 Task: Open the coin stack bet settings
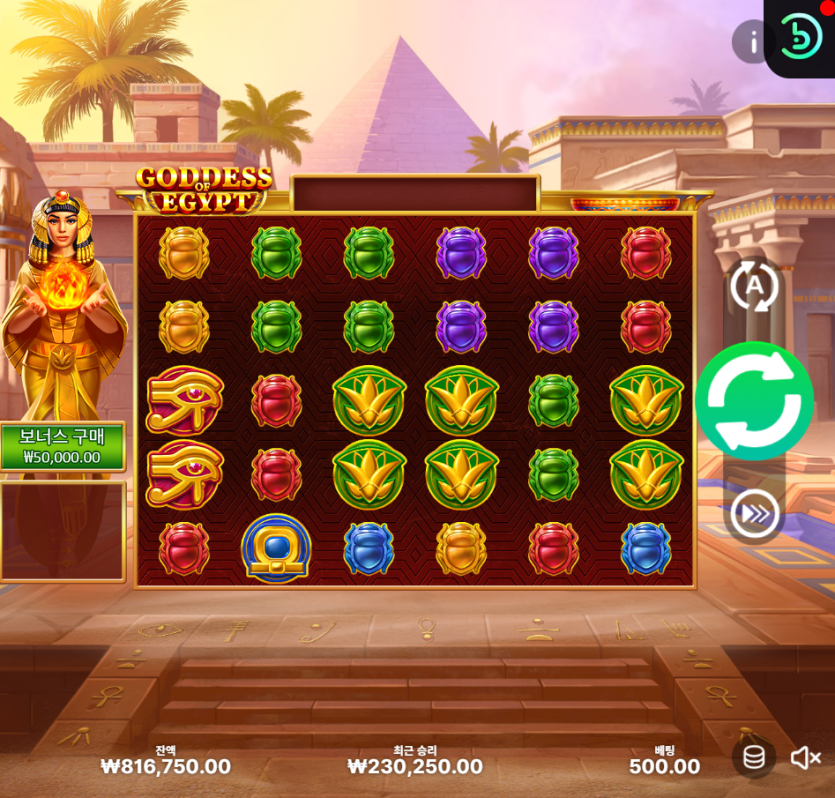click(754, 757)
